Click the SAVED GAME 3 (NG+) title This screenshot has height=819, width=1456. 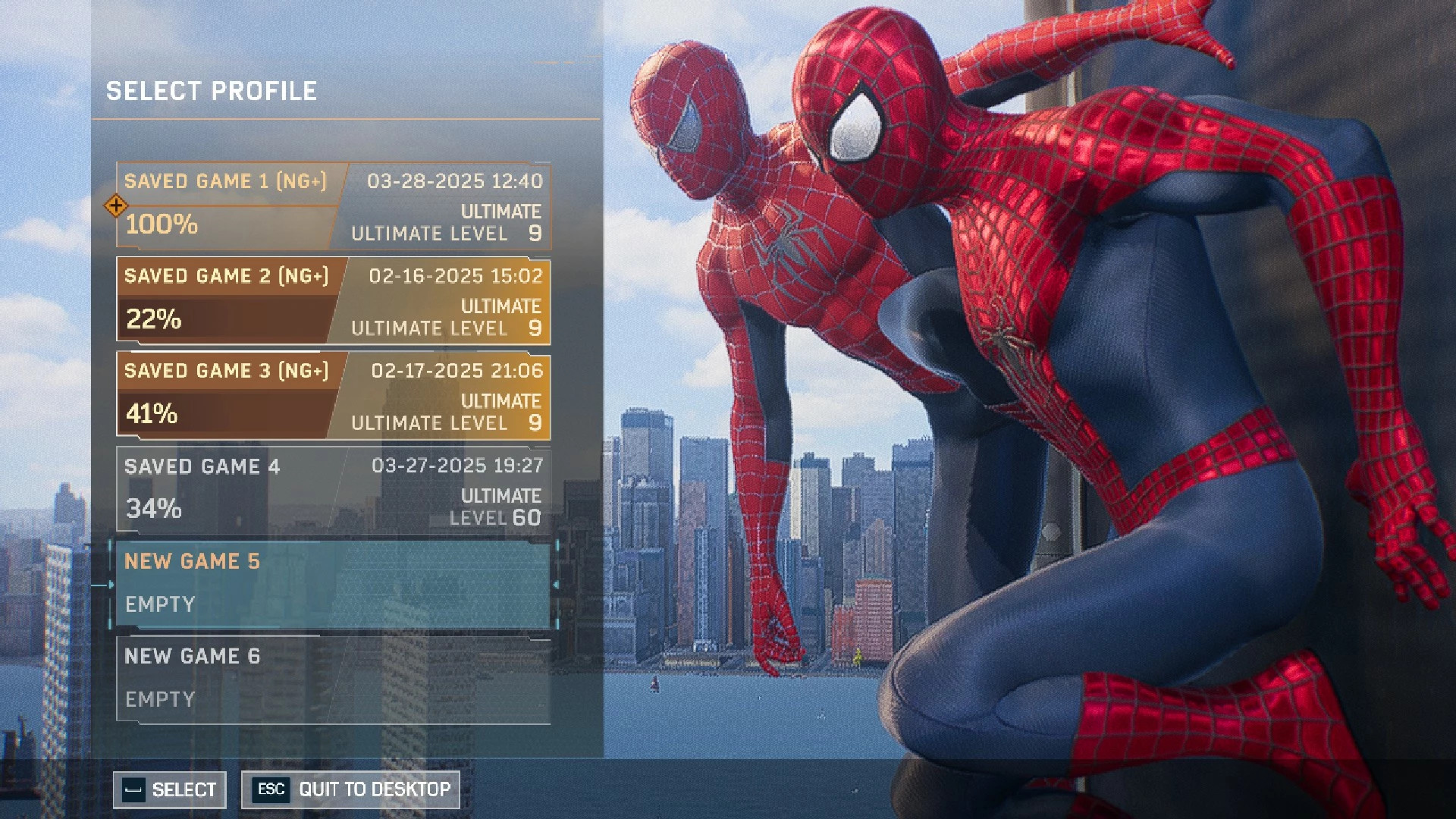tap(227, 371)
